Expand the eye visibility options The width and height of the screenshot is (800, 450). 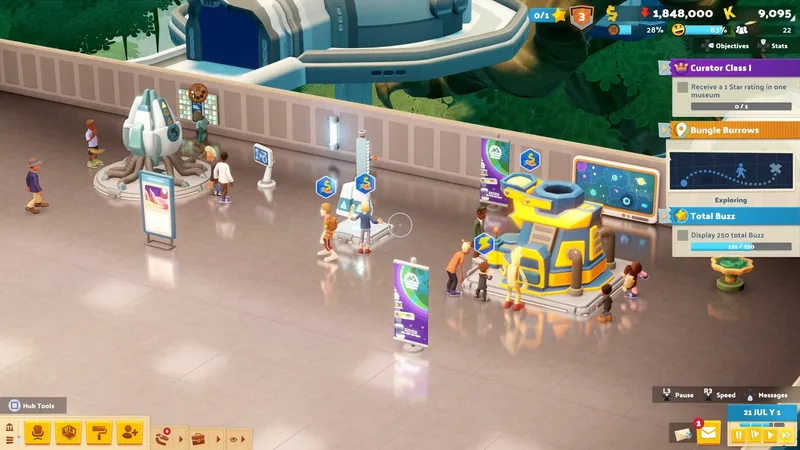pyautogui.click(x=236, y=438)
